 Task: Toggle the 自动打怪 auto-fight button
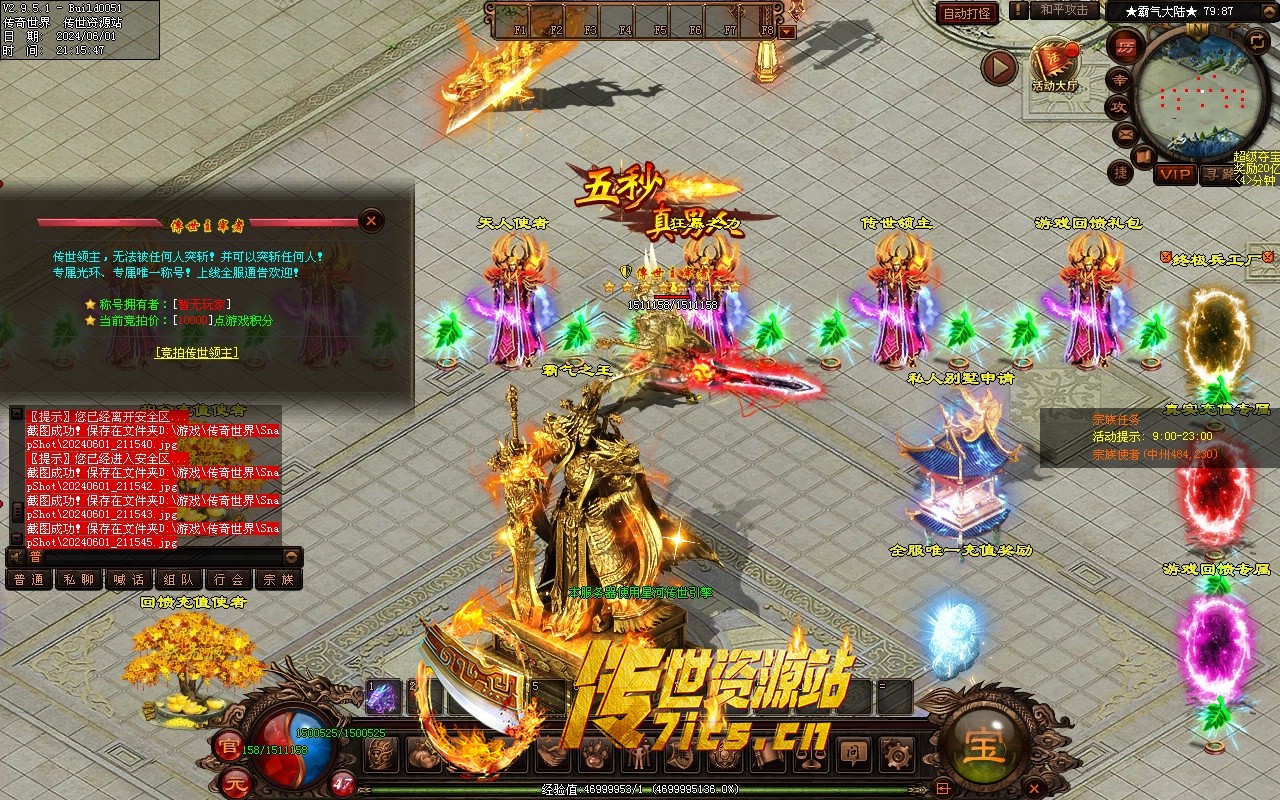point(968,13)
